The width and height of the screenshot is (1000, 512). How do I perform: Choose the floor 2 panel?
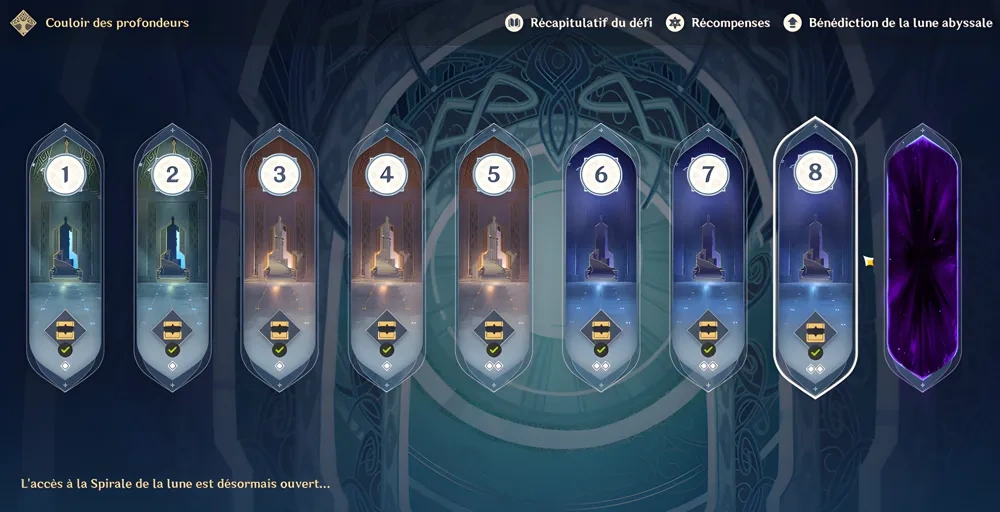point(172,255)
